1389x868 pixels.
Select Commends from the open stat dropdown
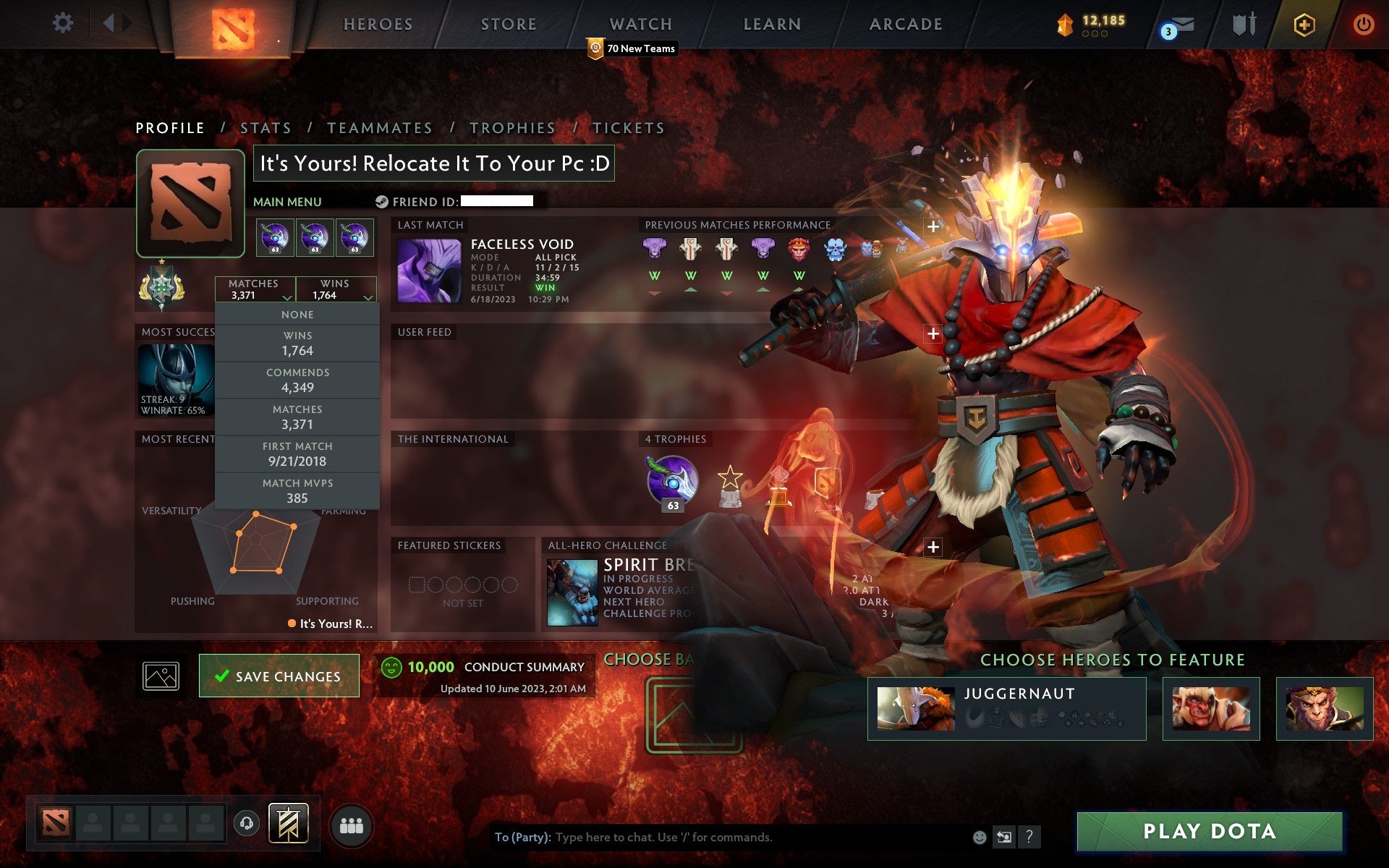(299, 380)
